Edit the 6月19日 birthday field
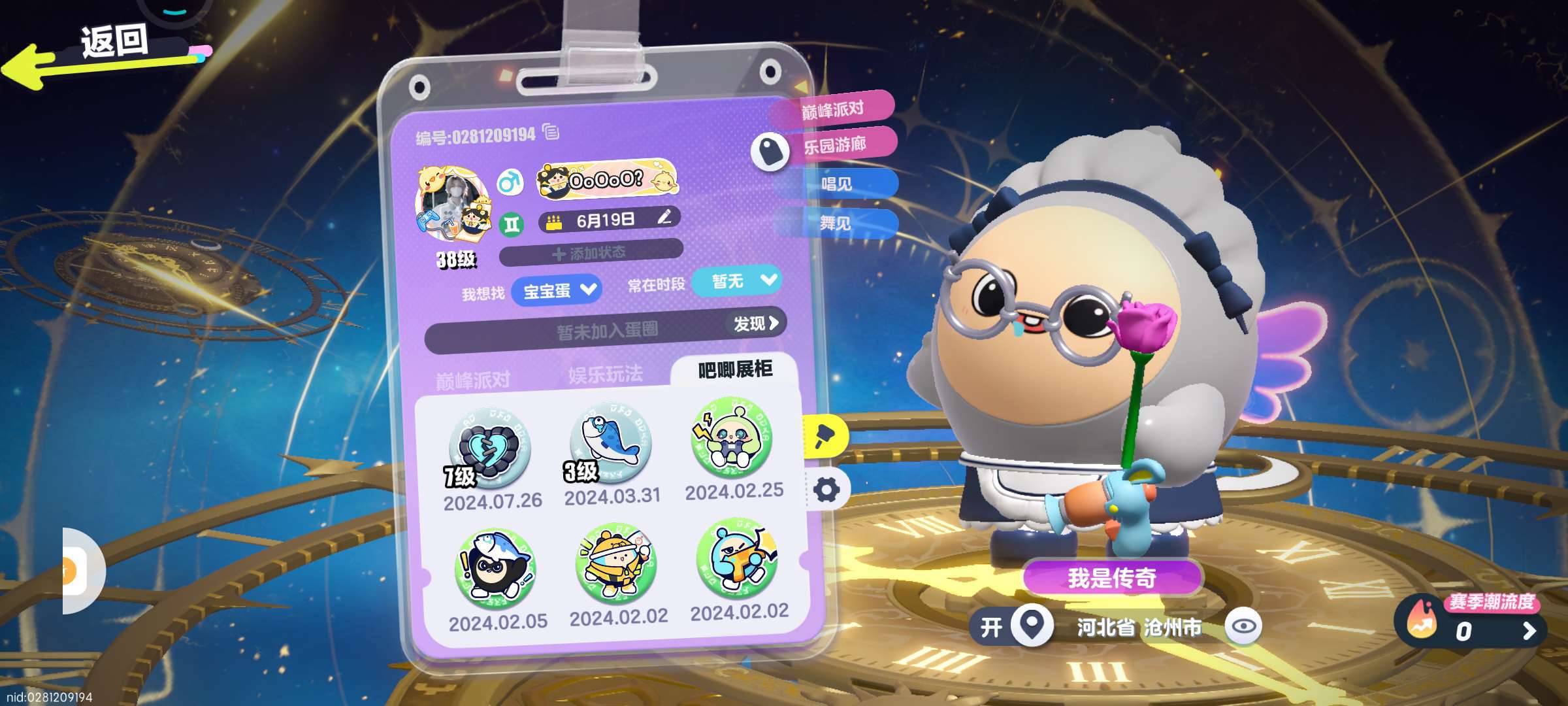 pyautogui.click(x=664, y=217)
